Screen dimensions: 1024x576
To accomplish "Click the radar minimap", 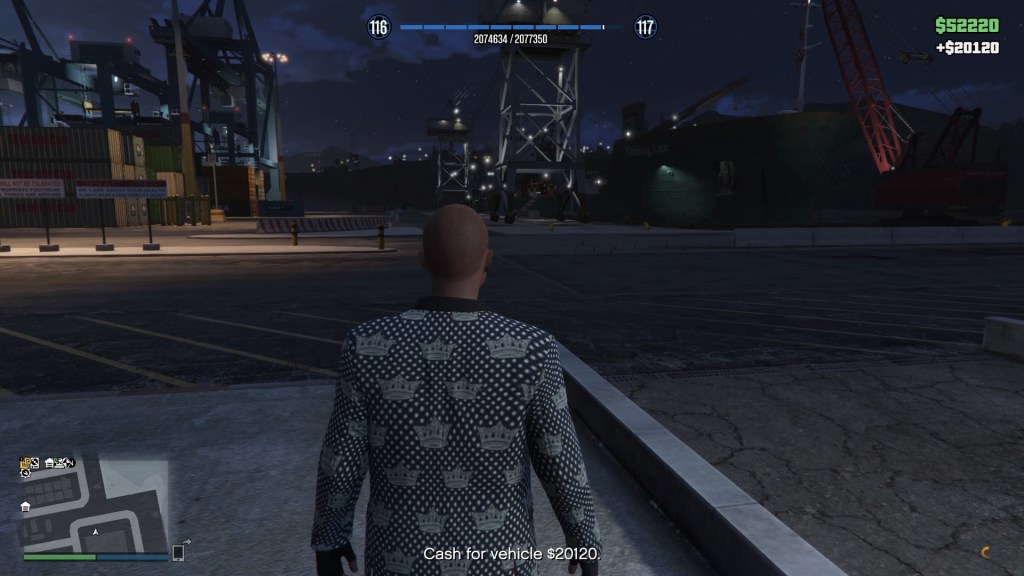I will pos(95,507).
